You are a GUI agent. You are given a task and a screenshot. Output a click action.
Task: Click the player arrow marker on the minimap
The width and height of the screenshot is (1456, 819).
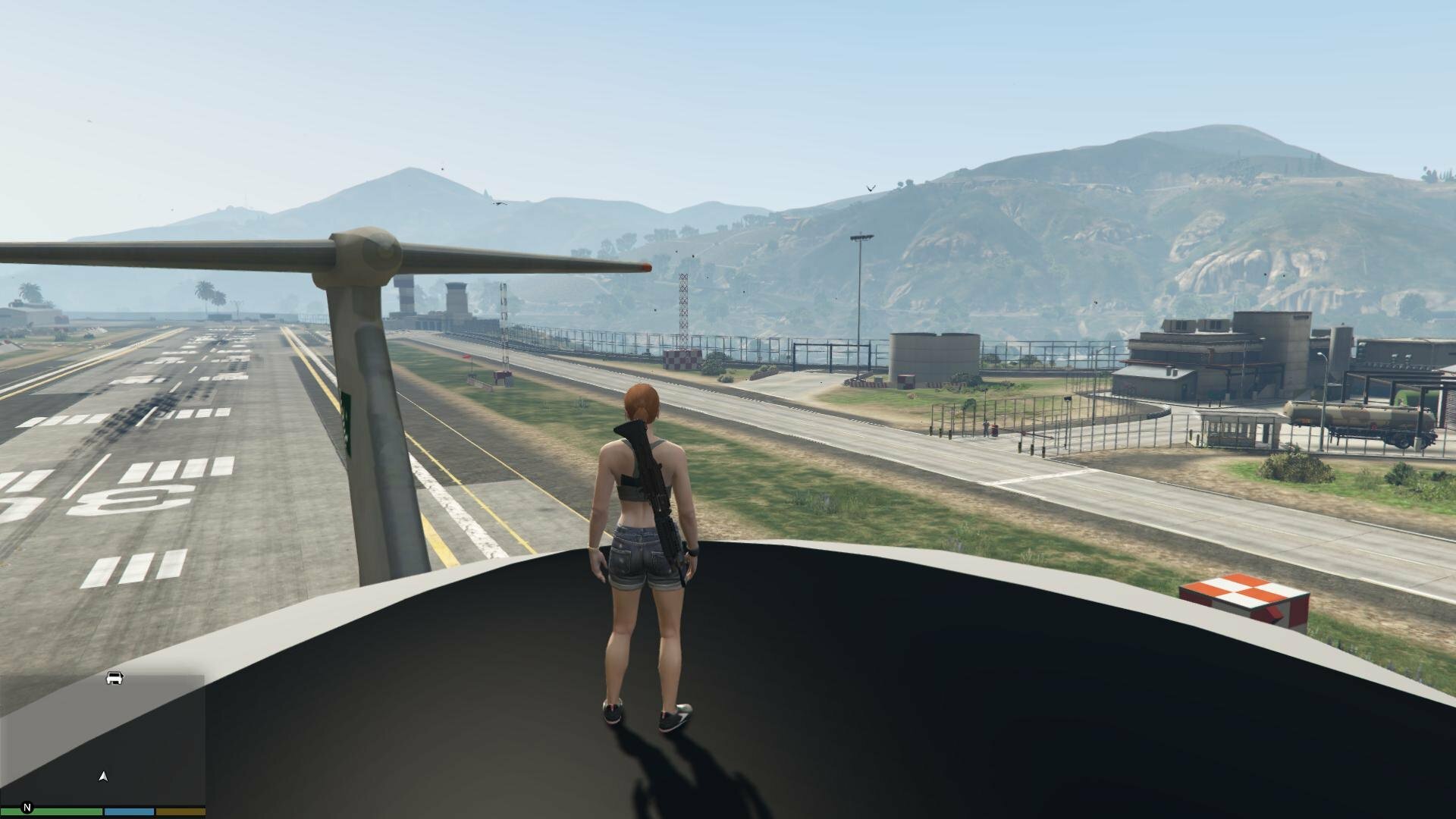point(104,776)
